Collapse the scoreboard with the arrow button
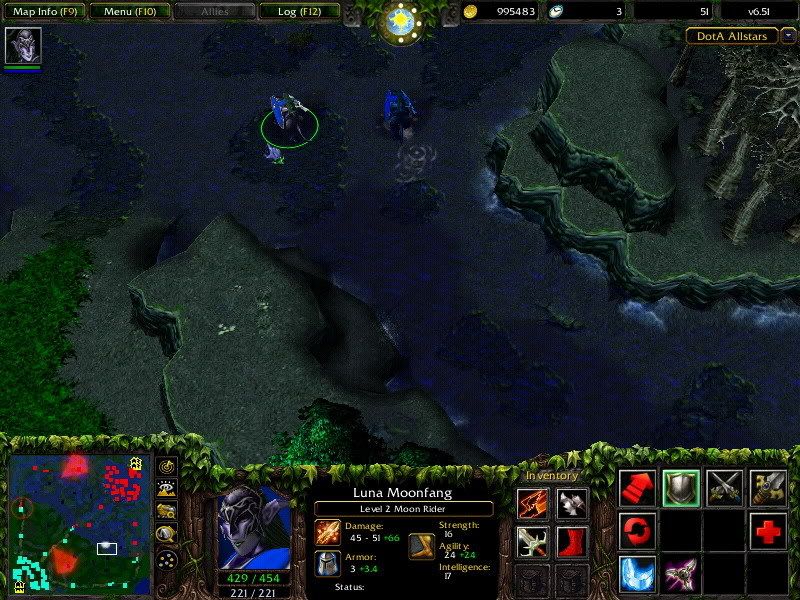The height and width of the screenshot is (600, 800). pyautogui.click(x=788, y=36)
